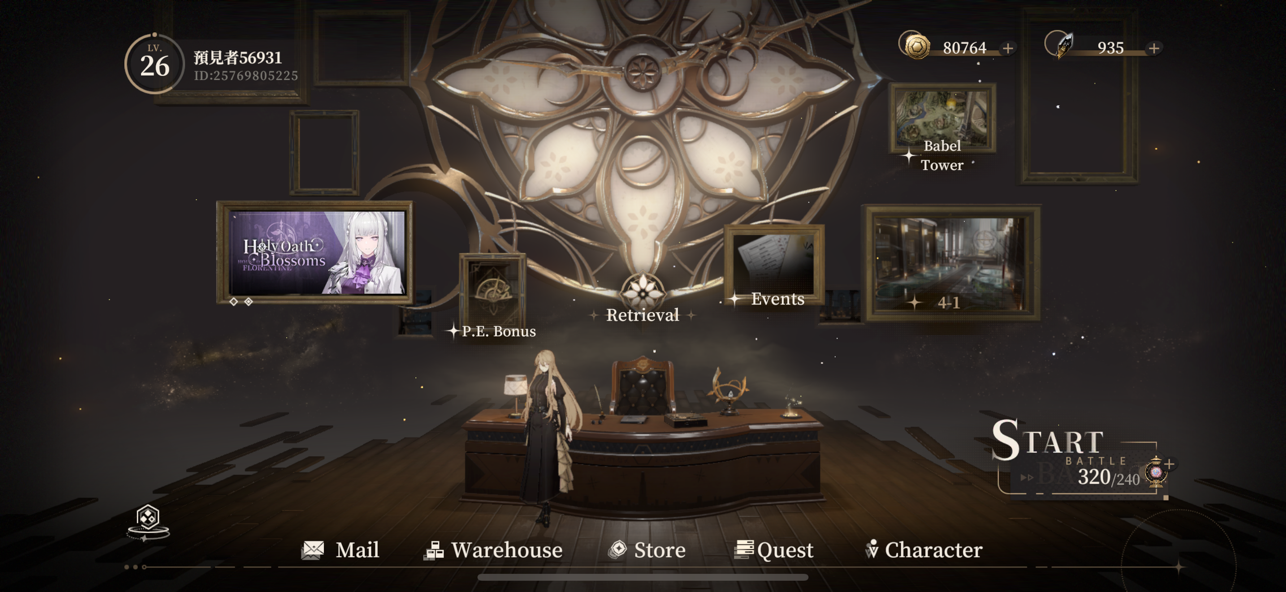Open the Character menu
The height and width of the screenshot is (592, 1286).
pos(923,550)
